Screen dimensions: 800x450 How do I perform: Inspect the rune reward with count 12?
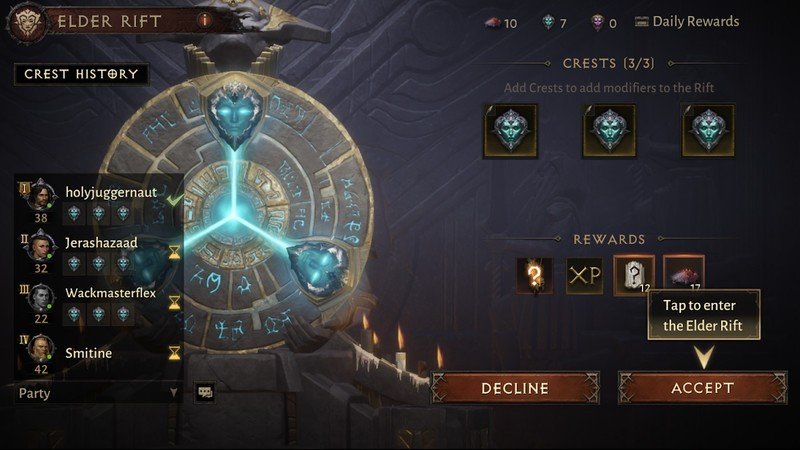(x=634, y=275)
